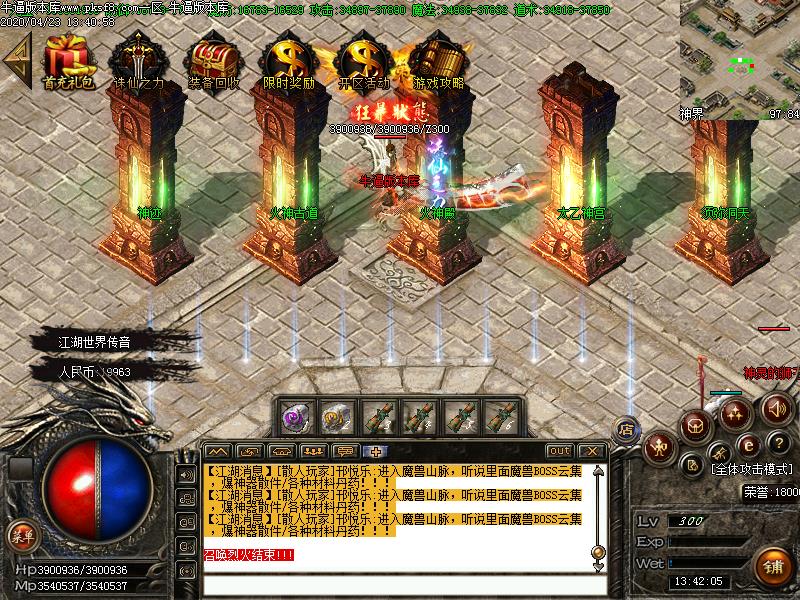
Task: Open the 游戏攻略 game guide icon
Action: [438, 58]
